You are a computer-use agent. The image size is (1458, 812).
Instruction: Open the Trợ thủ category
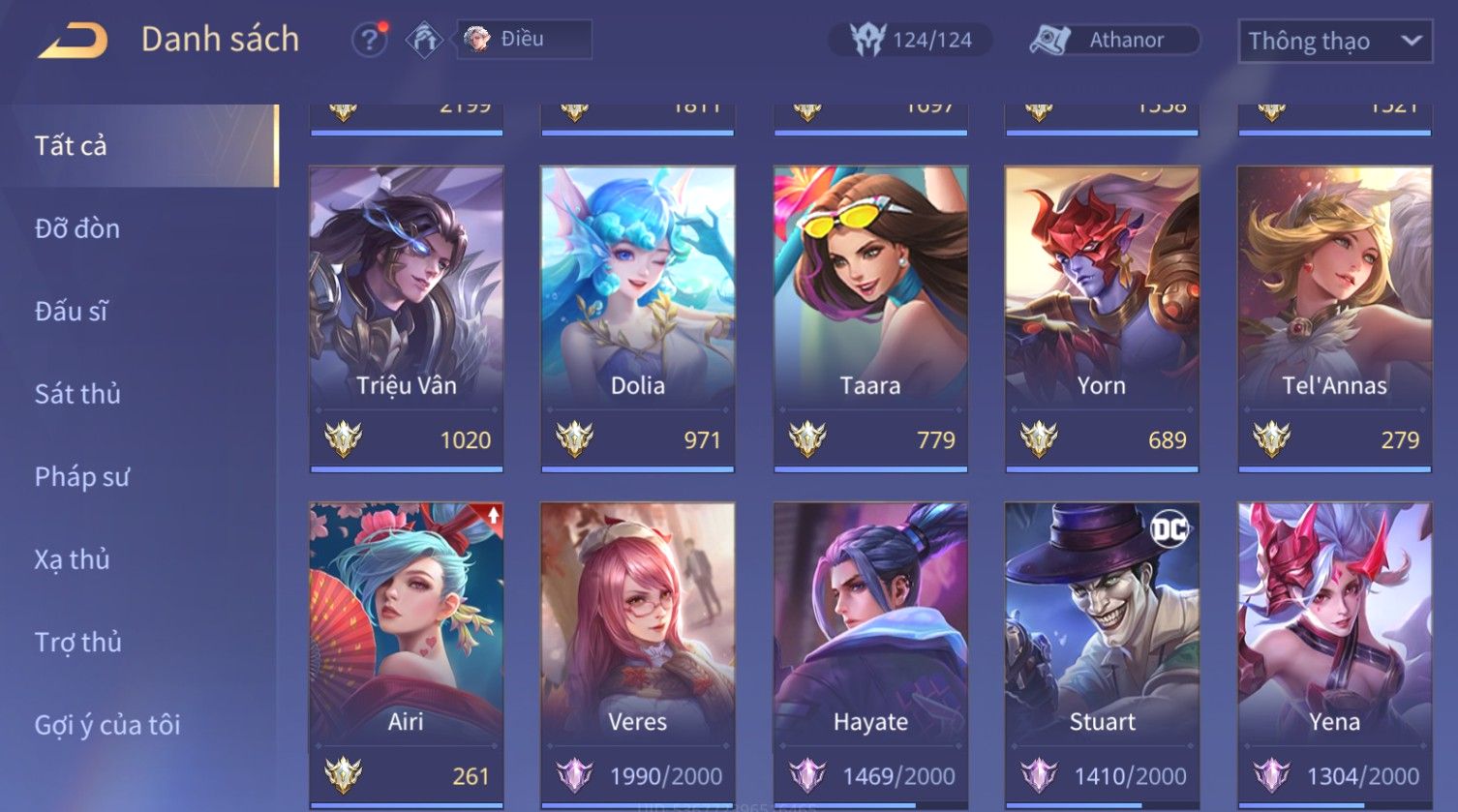coord(78,642)
